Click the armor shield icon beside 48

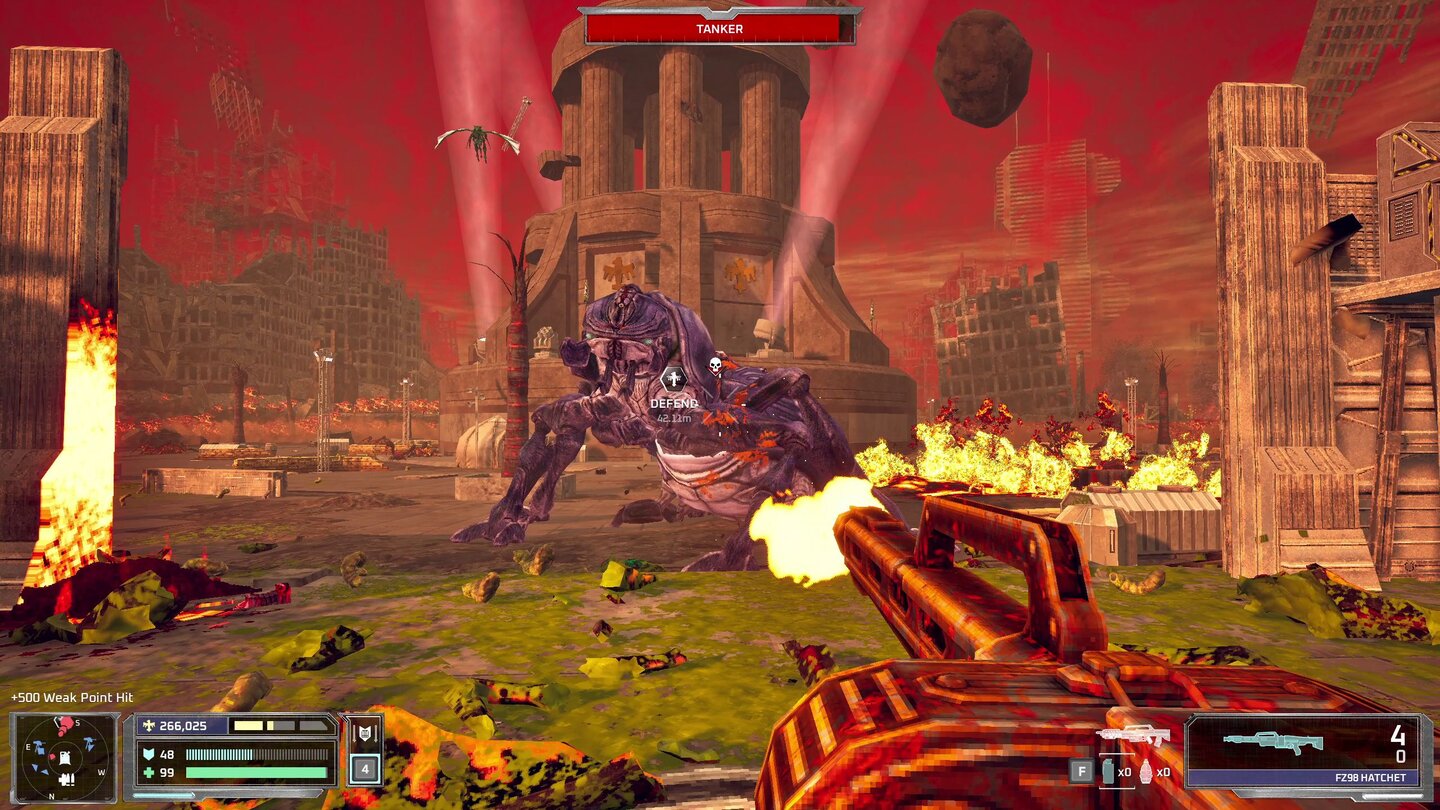[150, 753]
